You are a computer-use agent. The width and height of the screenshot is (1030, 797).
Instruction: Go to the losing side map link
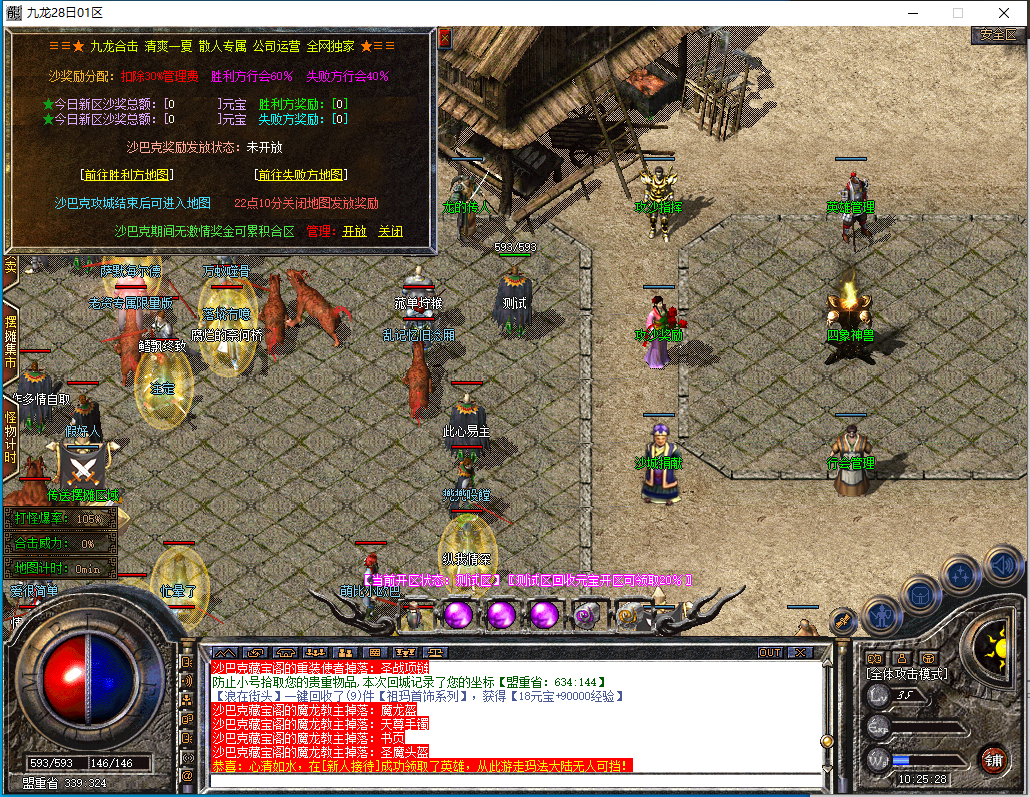coord(301,174)
